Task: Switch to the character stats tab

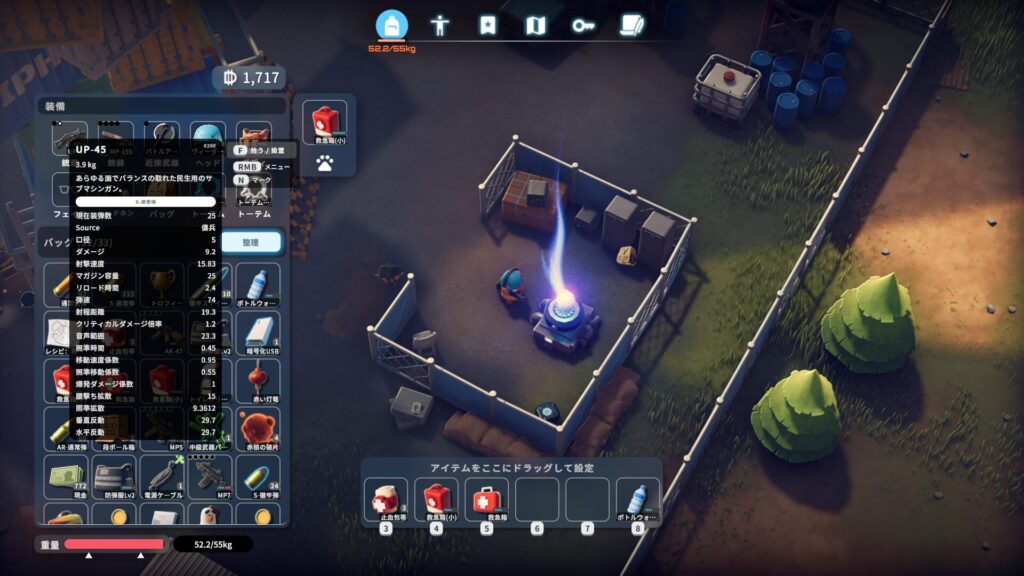Action: pos(439,25)
